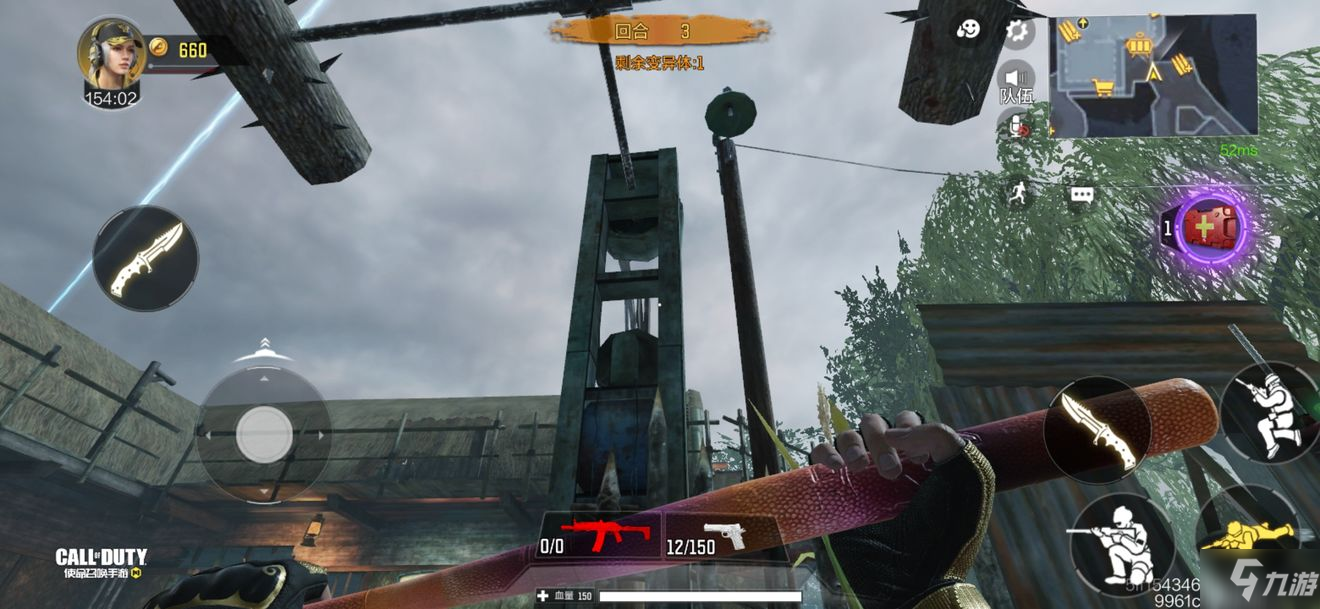
Task: Switch to crouch stance
Action: tap(1120, 540)
